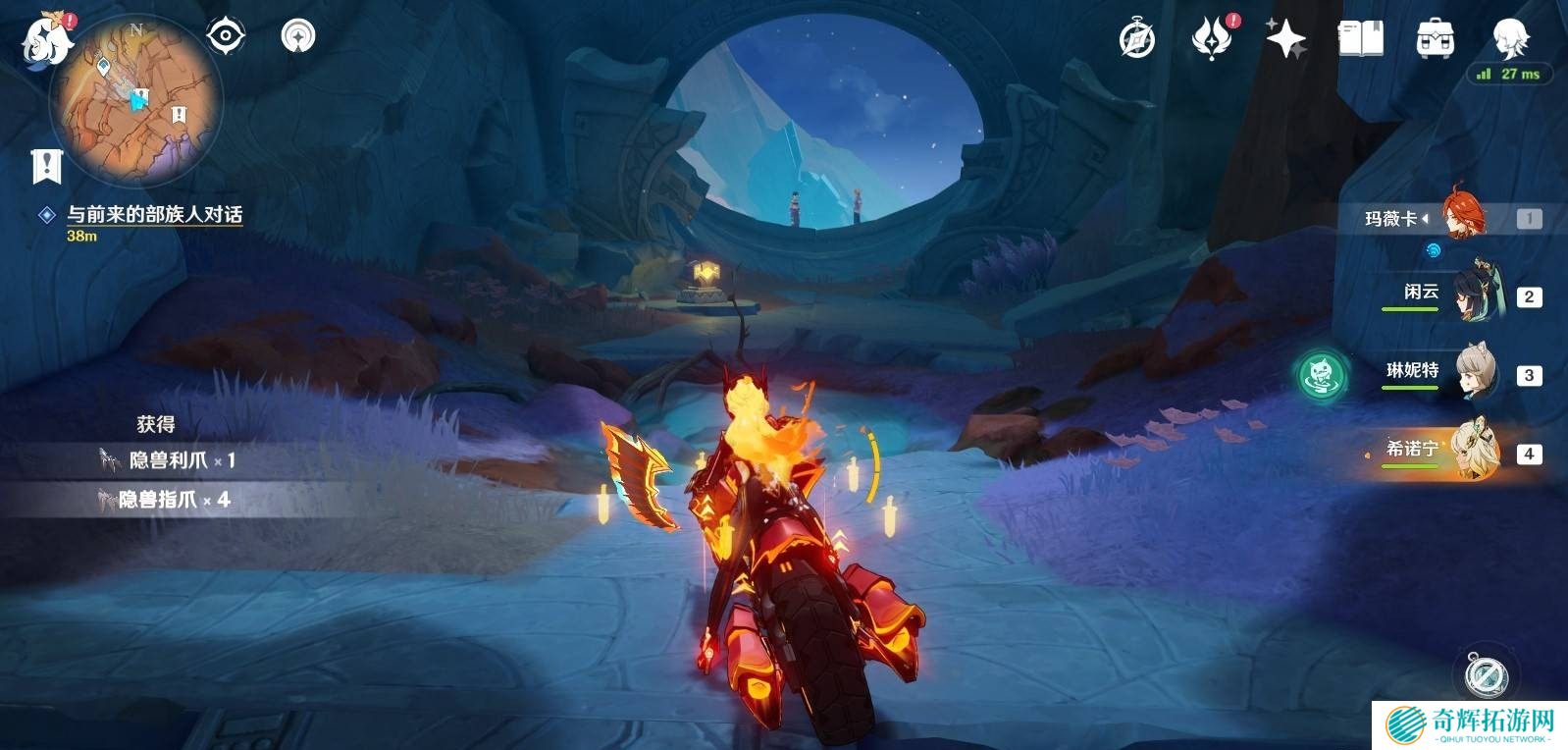Select the tracked quest 与前来的部族人对话

coord(154,214)
